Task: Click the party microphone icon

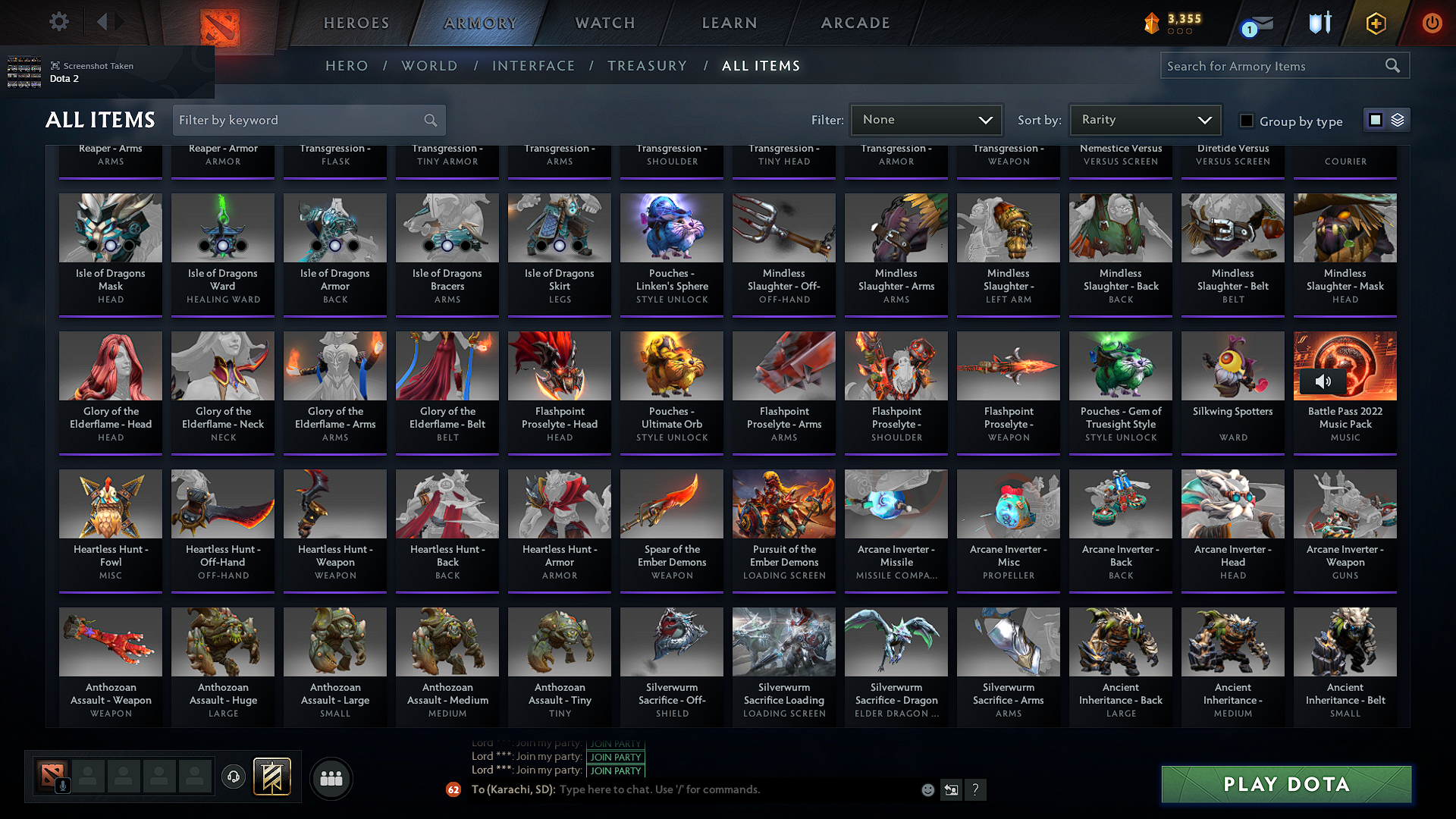Action: pyautogui.click(x=62, y=786)
